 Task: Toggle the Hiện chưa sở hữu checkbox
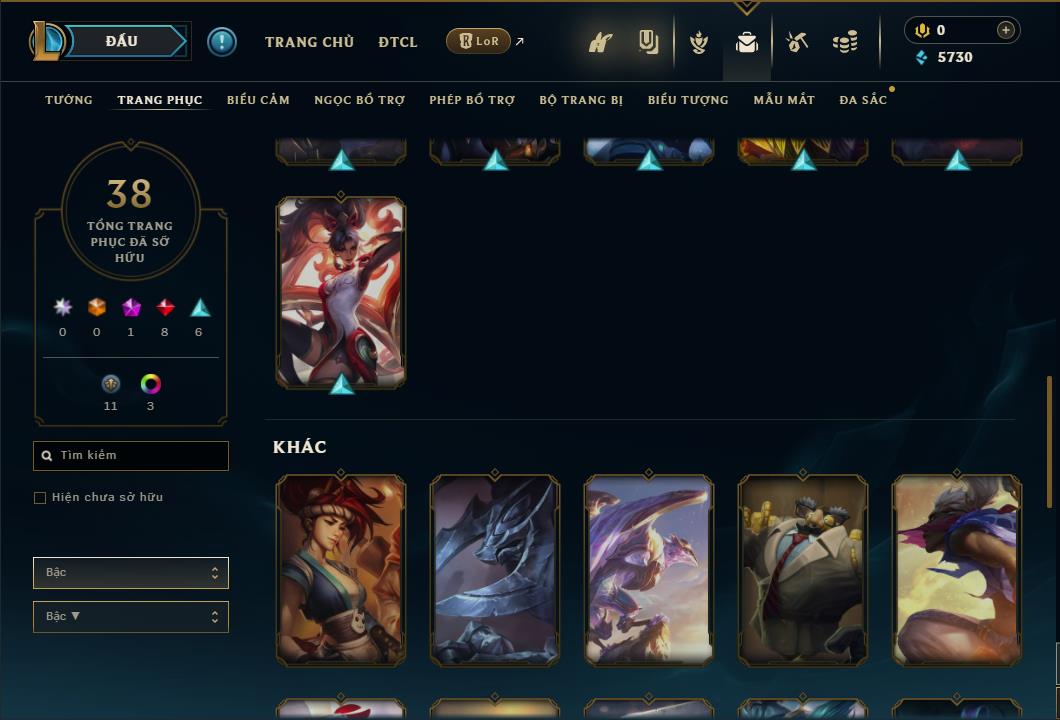pyautogui.click(x=40, y=498)
